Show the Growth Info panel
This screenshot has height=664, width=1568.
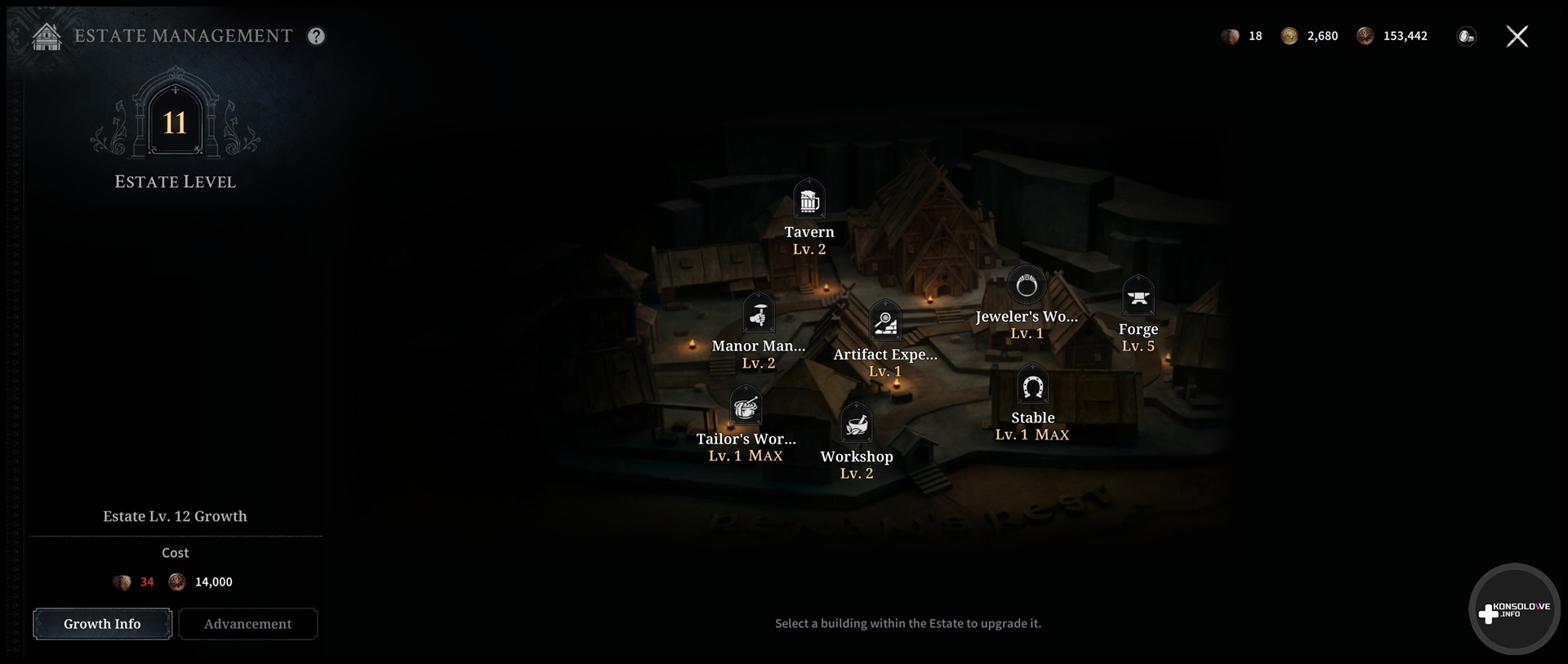pos(102,624)
